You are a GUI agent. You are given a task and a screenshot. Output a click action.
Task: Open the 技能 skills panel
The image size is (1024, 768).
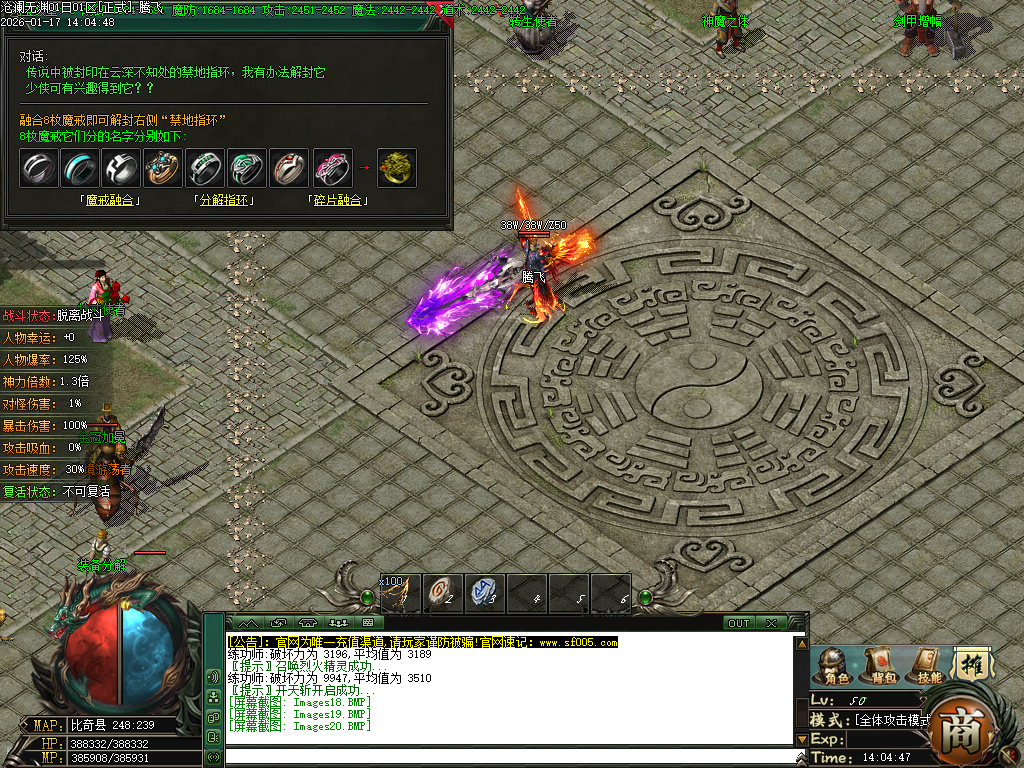point(928,666)
